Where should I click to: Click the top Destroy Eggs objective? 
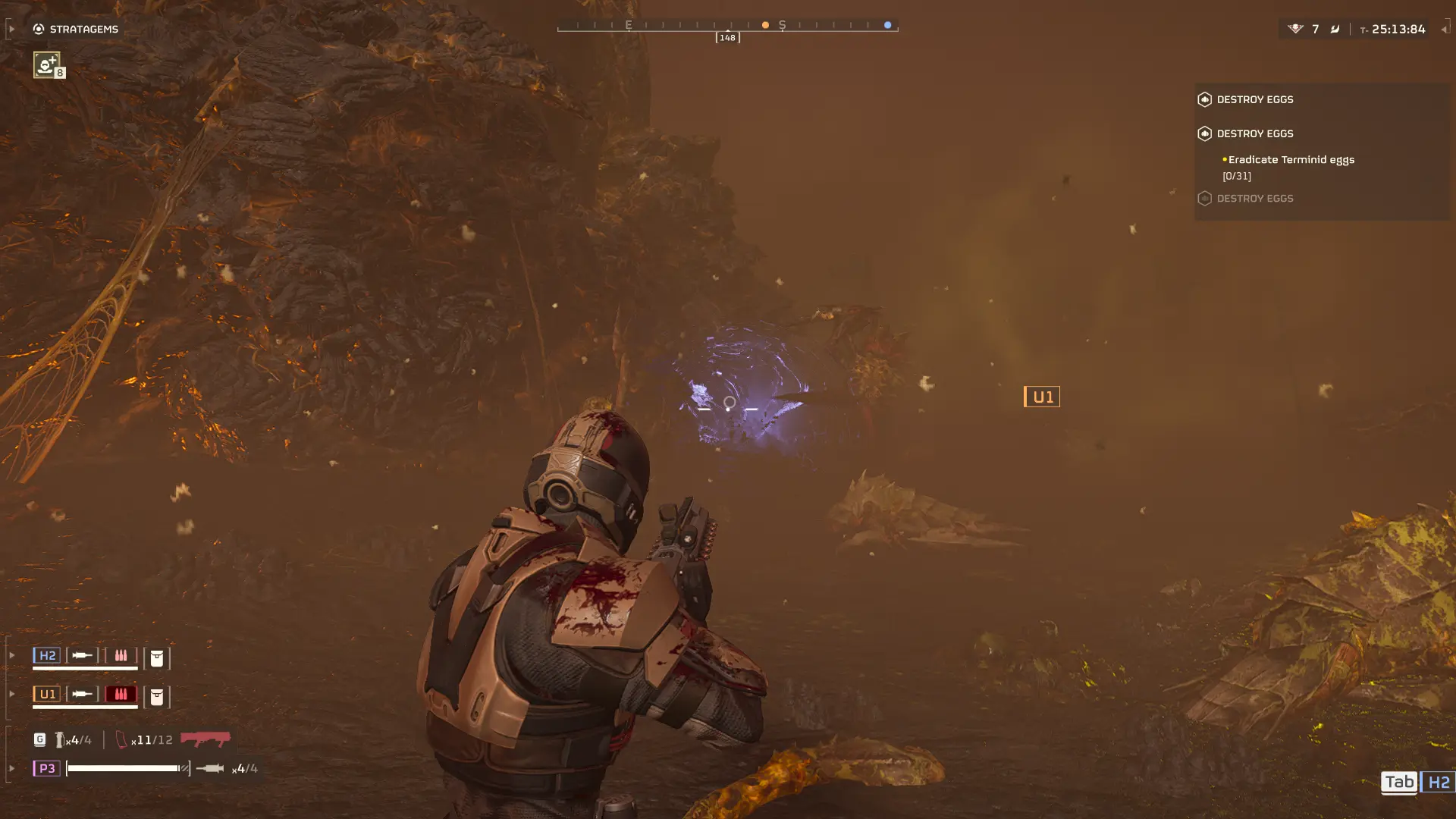1254,99
